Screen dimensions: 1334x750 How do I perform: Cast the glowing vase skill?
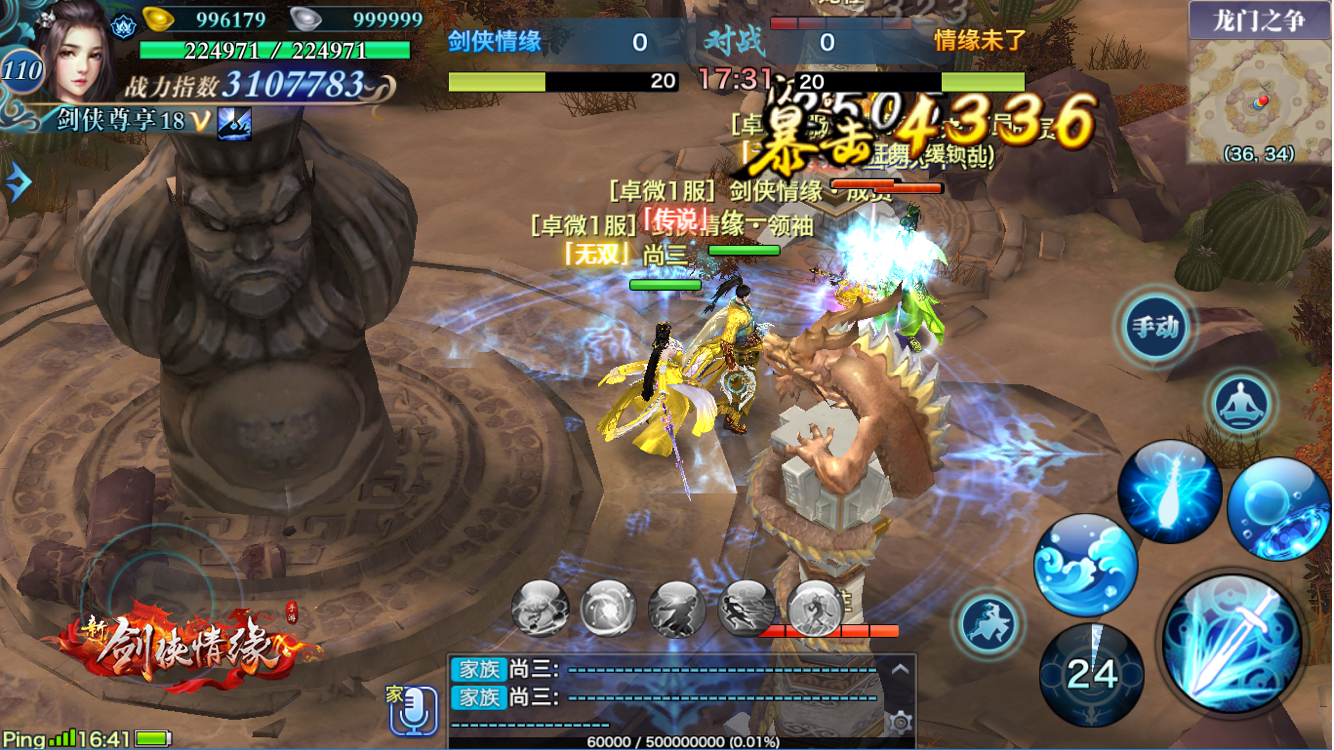click(x=1169, y=492)
